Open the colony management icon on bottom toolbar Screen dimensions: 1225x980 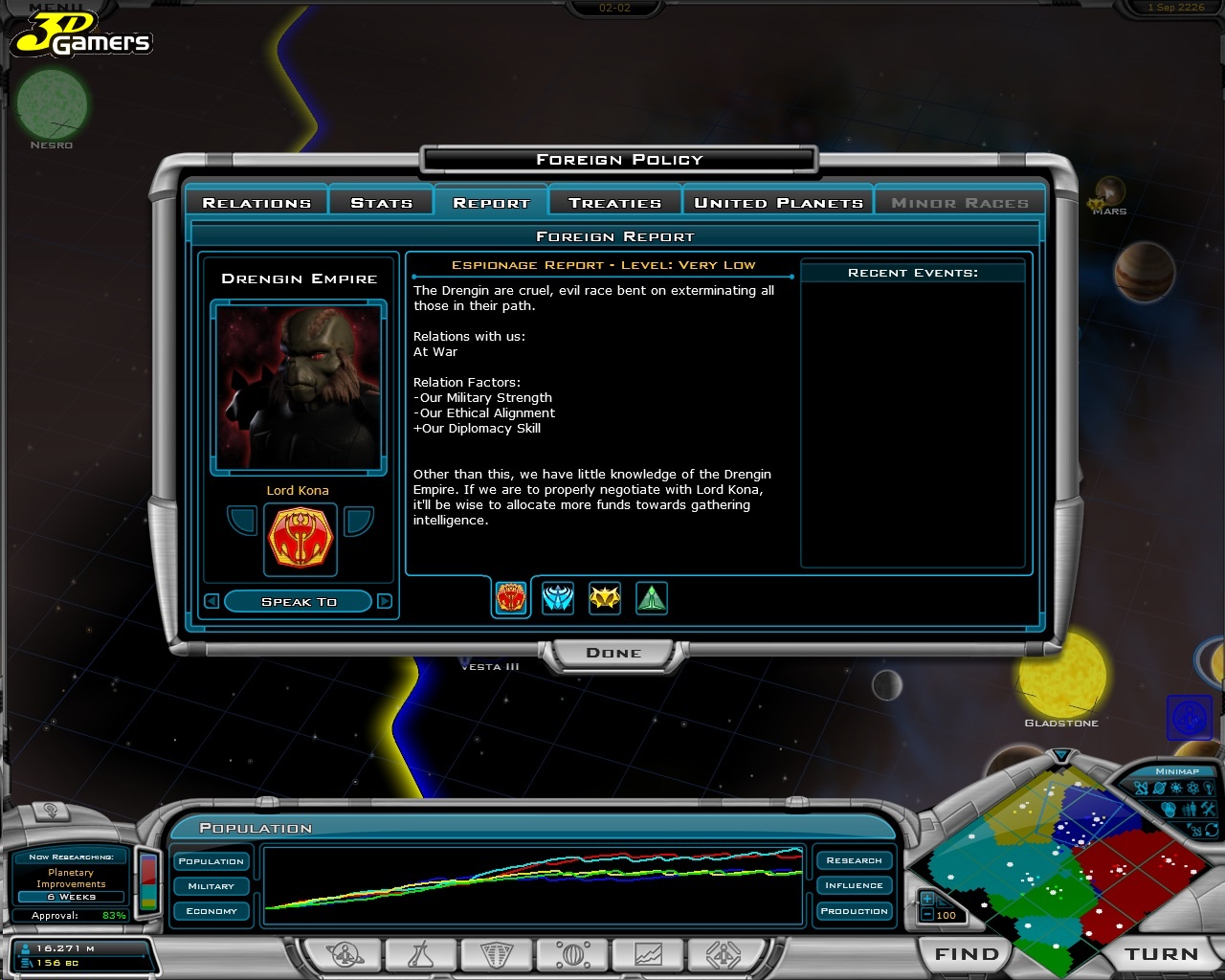click(346, 954)
